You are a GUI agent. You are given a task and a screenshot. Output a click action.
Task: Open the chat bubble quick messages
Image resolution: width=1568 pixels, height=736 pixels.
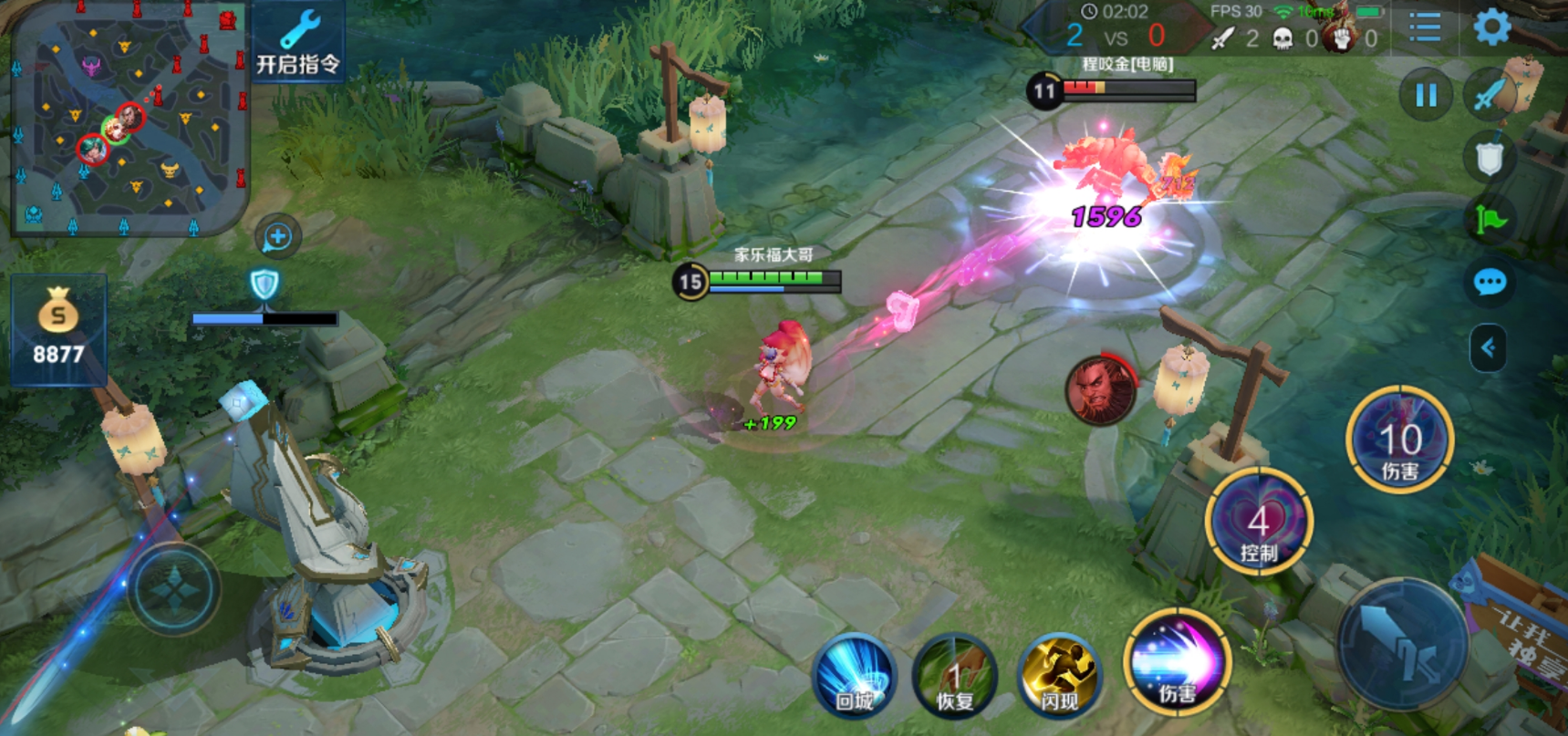coord(1490,283)
